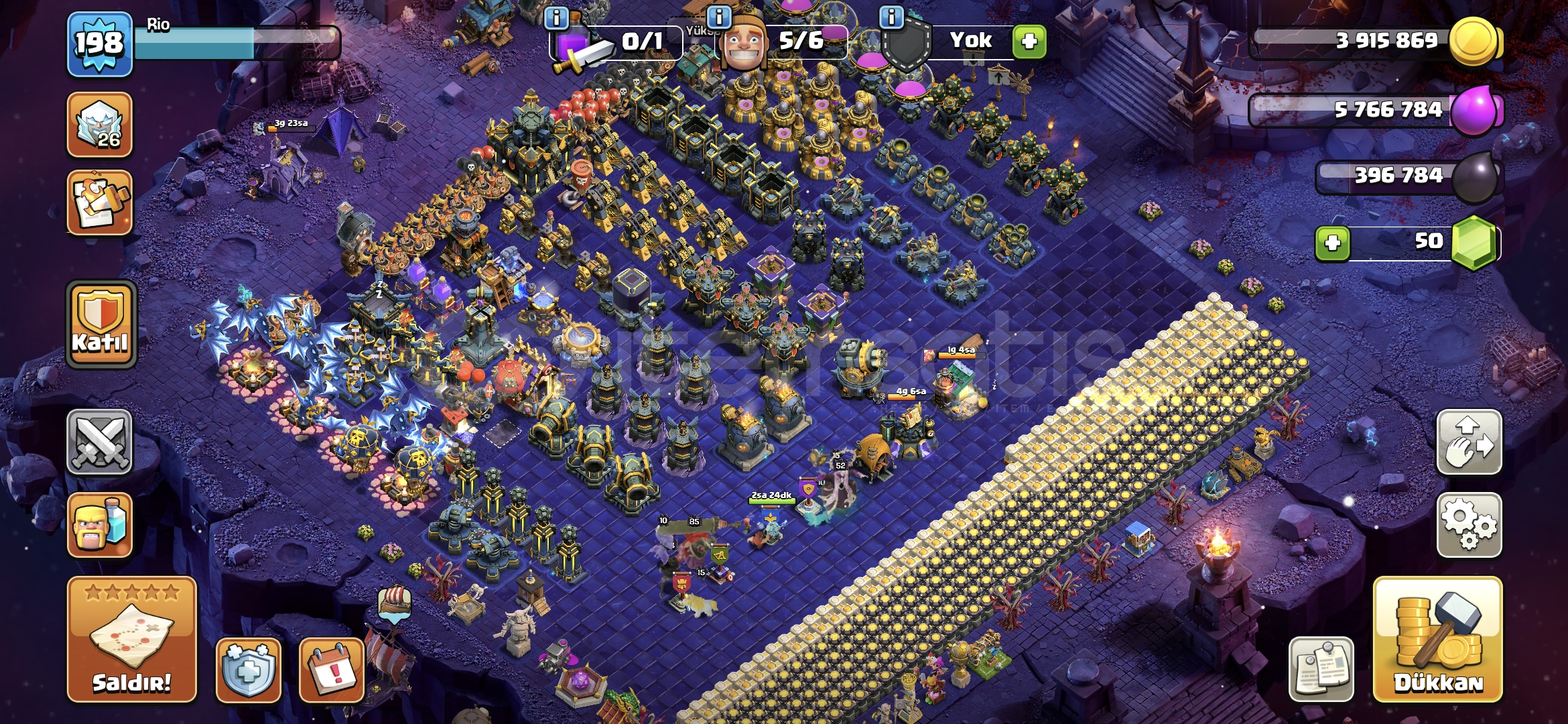Open the puzzle piece quests icon
The image size is (1568, 724).
click(100, 202)
